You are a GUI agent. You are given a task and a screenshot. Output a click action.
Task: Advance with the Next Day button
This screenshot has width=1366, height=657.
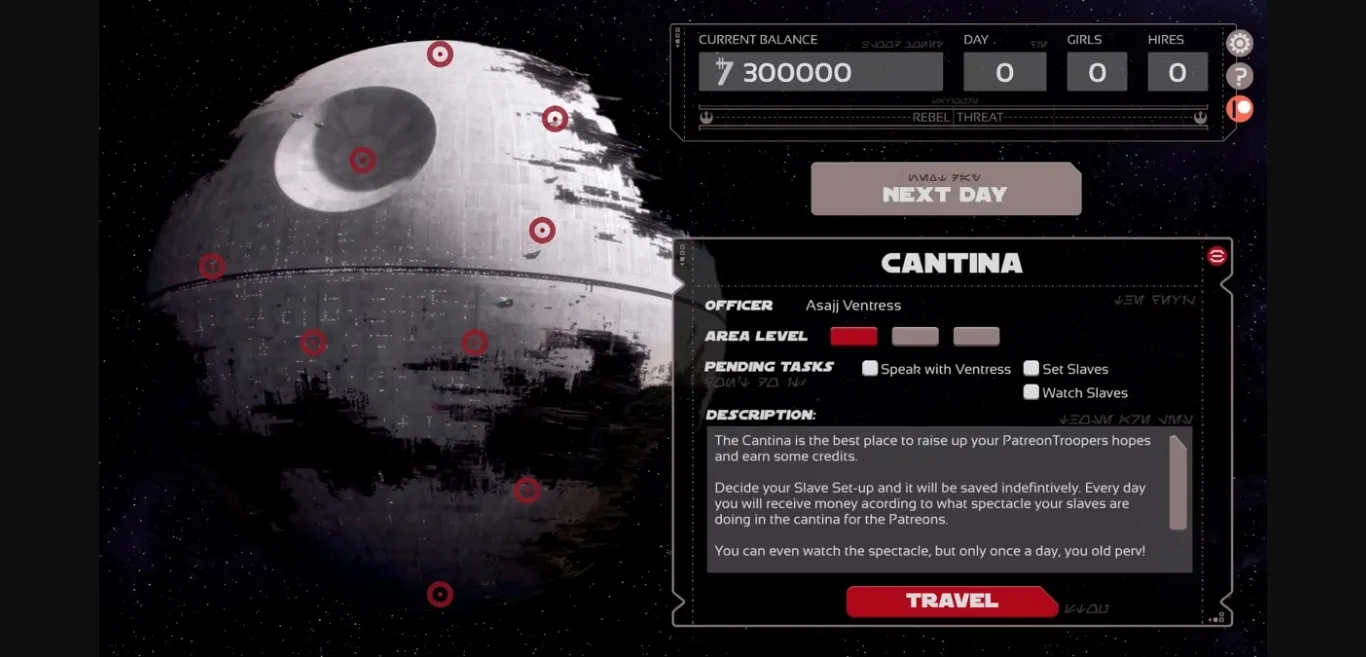945,189
